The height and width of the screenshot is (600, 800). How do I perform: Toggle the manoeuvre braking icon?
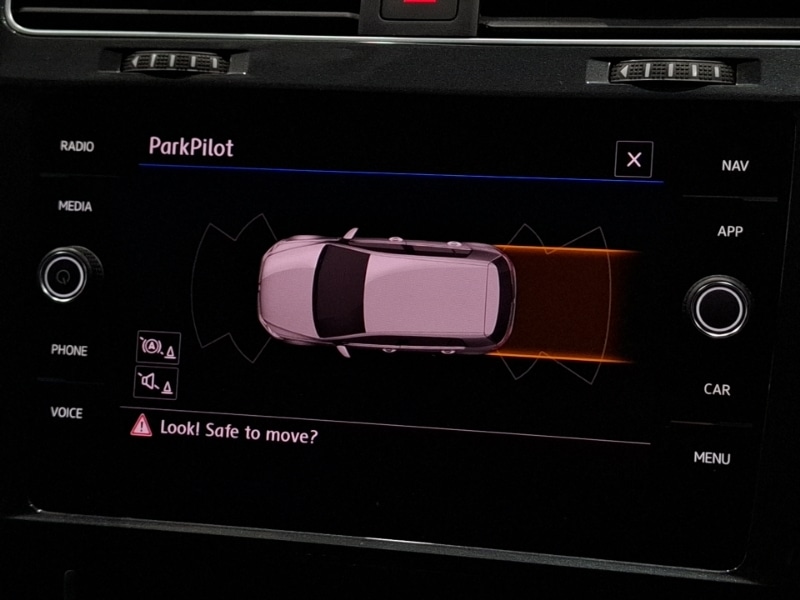coord(158,347)
